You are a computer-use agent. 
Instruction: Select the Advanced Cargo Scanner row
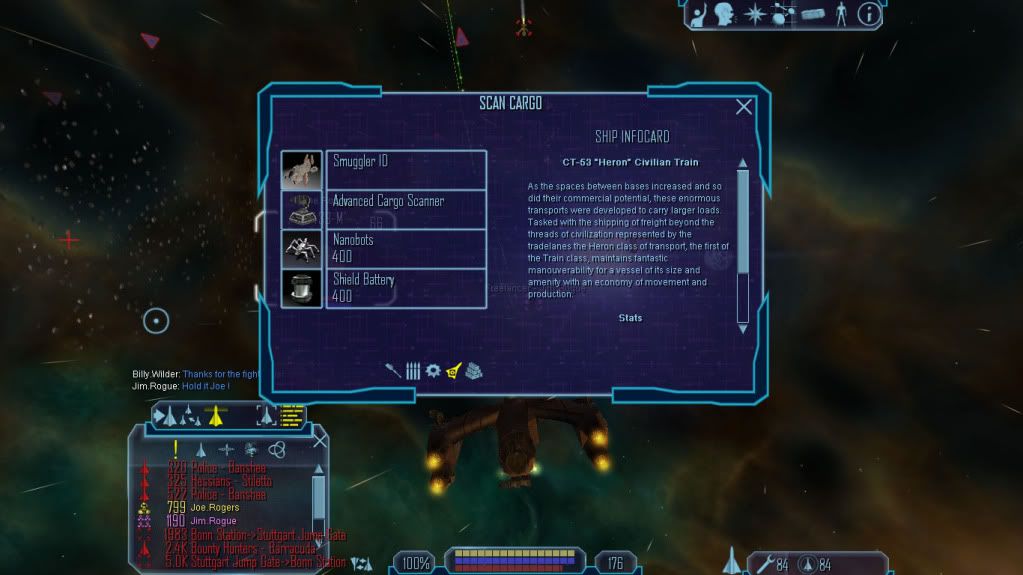406,208
